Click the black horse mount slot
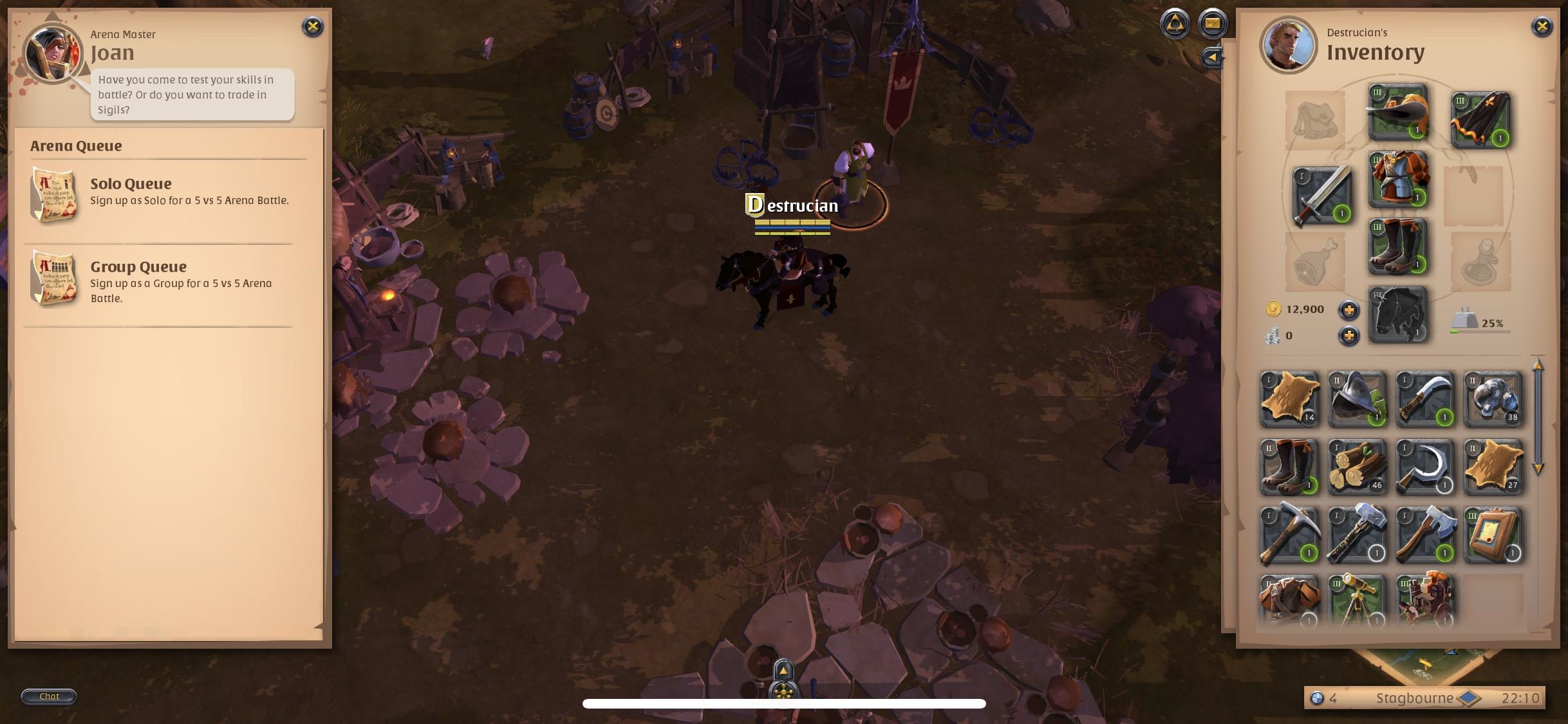The height and width of the screenshot is (724, 1568). [1398, 313]
